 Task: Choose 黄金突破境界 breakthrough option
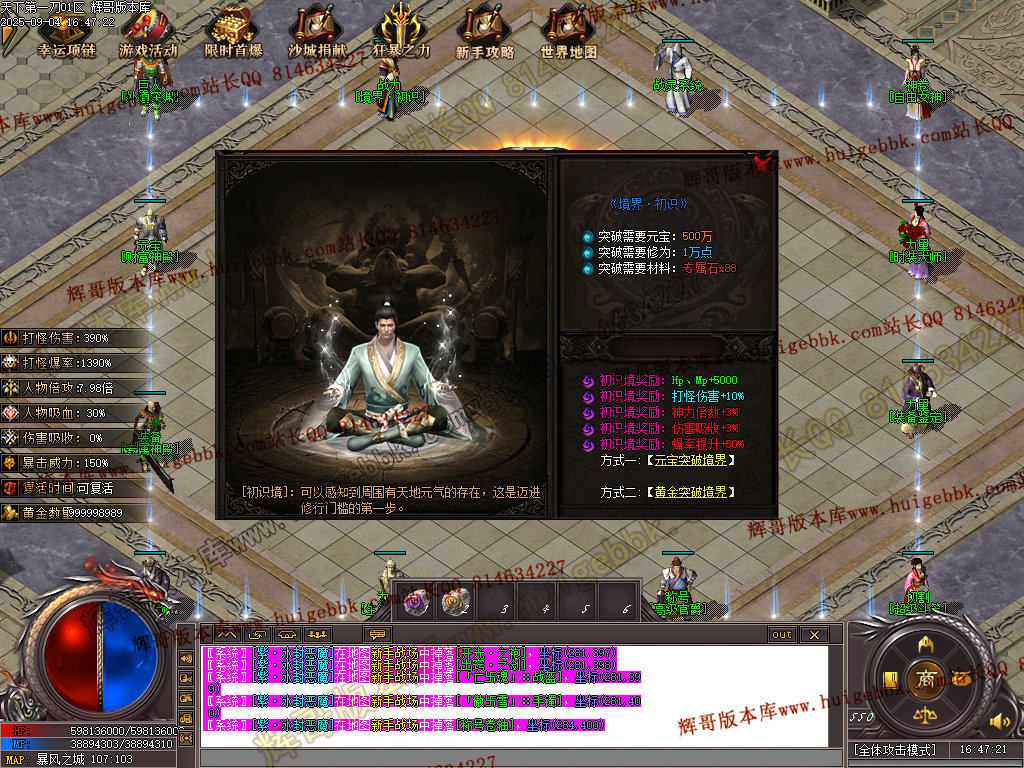(x=690, y=493)
